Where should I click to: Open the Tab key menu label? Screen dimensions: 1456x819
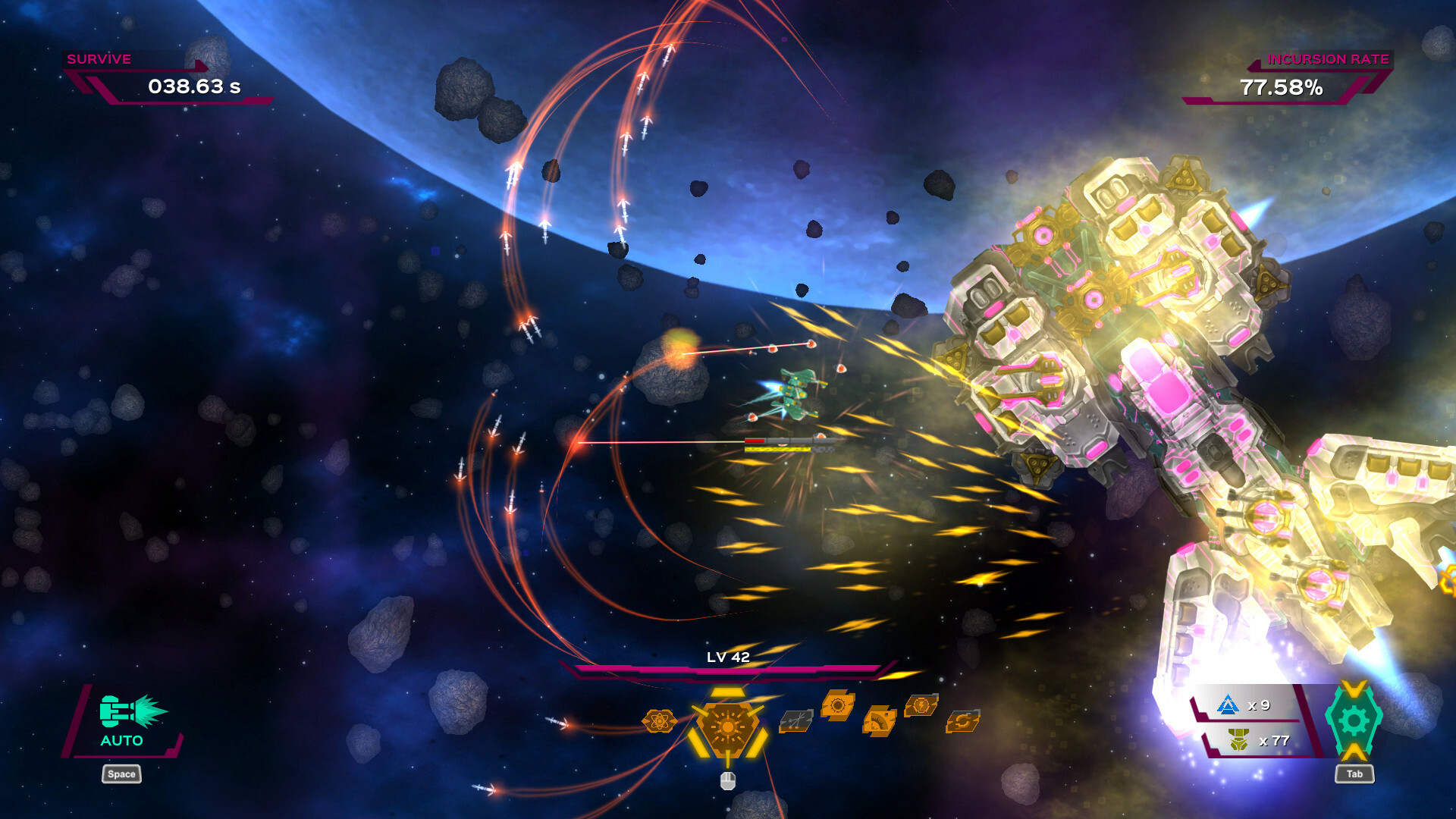pyautogui.click(x=1355, y=774)
